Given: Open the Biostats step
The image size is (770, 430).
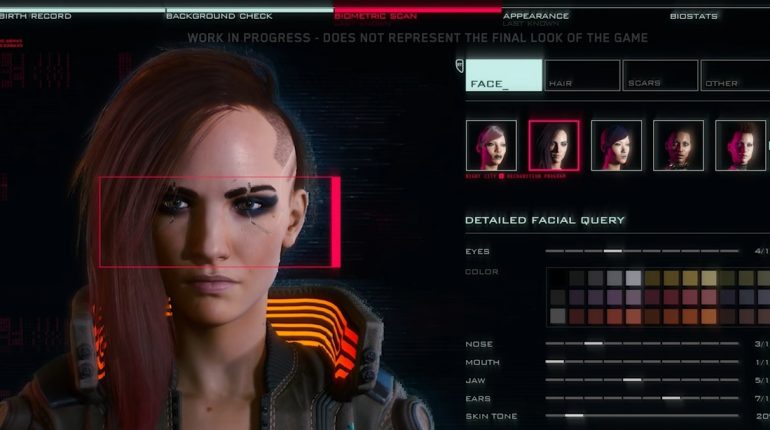Looking at the screenshot, I should click(x=694, y=16).
